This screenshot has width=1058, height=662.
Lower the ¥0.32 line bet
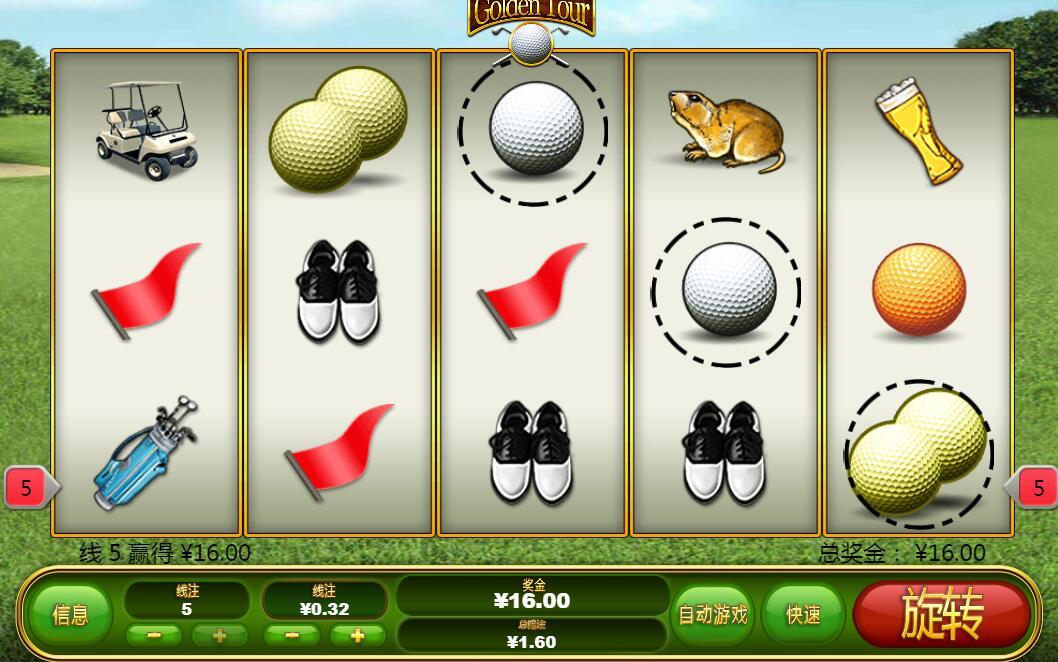292,635
